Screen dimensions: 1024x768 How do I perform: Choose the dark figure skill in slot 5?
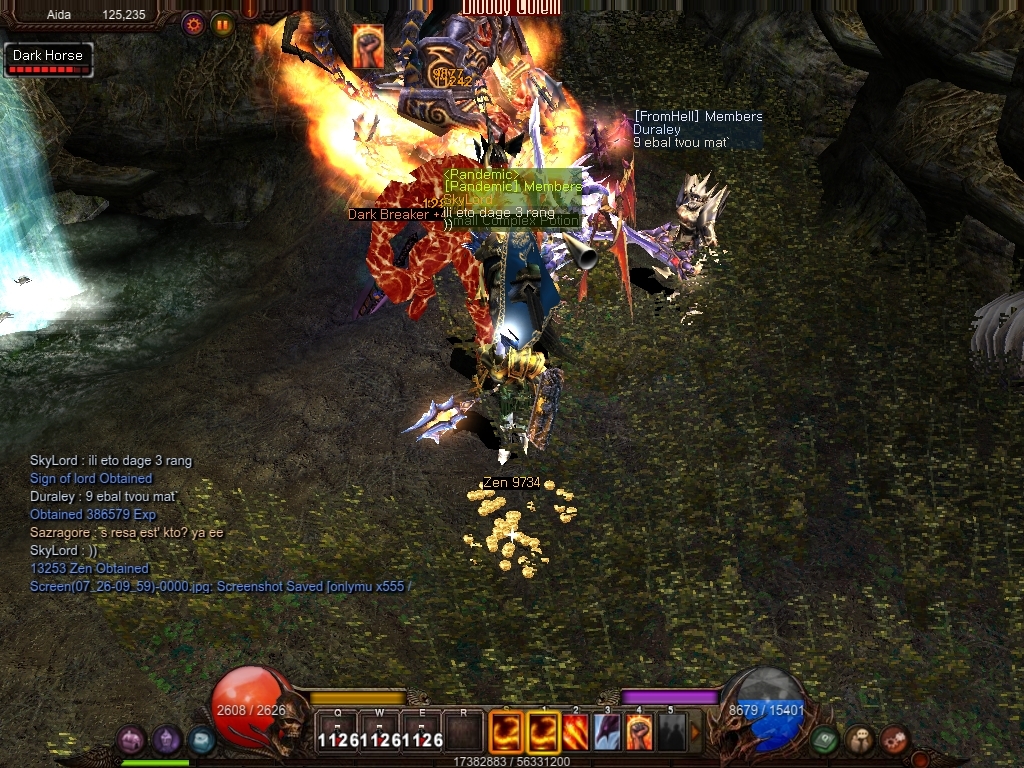(671, 732)
